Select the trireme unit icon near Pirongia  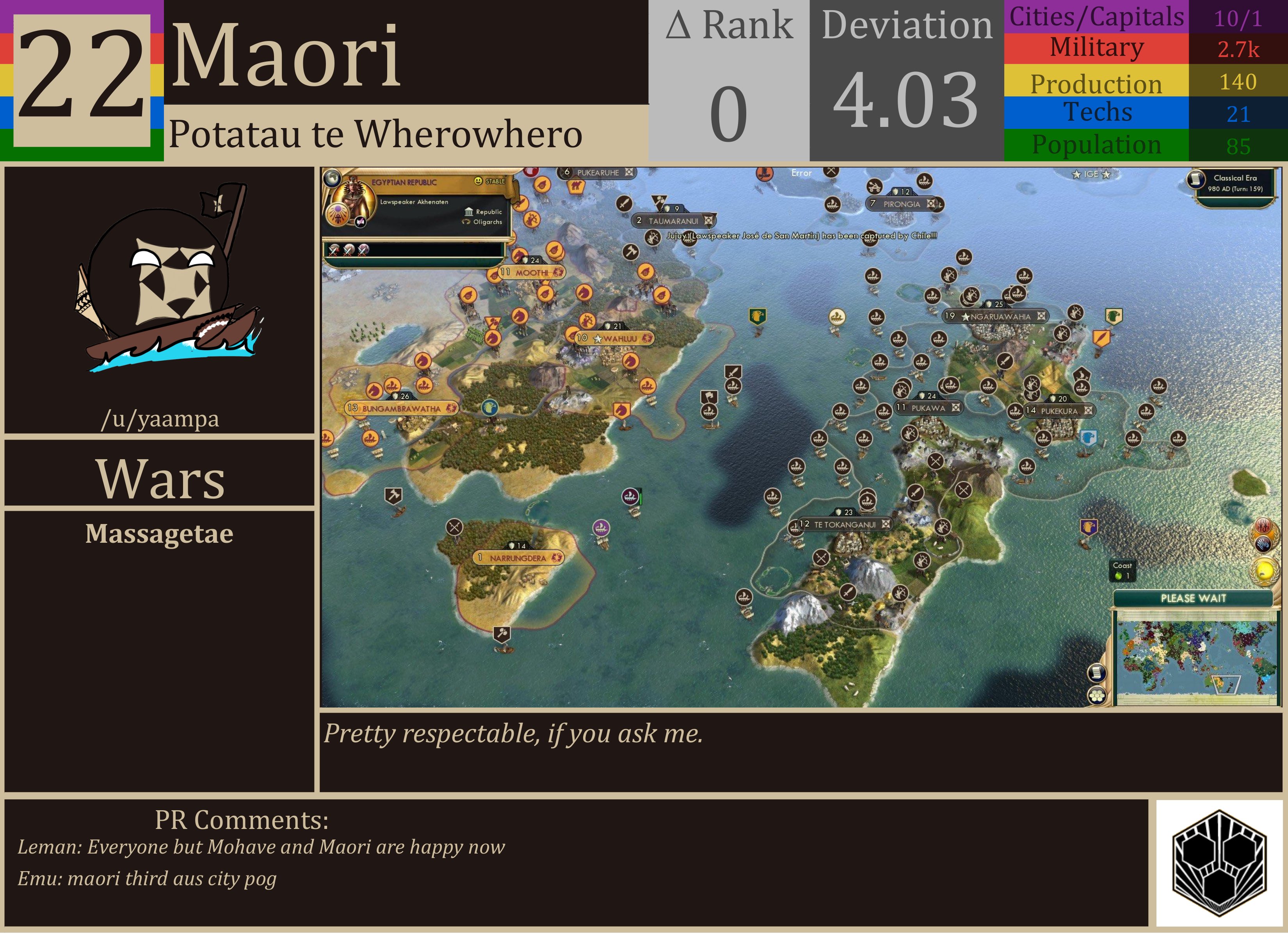924,181
